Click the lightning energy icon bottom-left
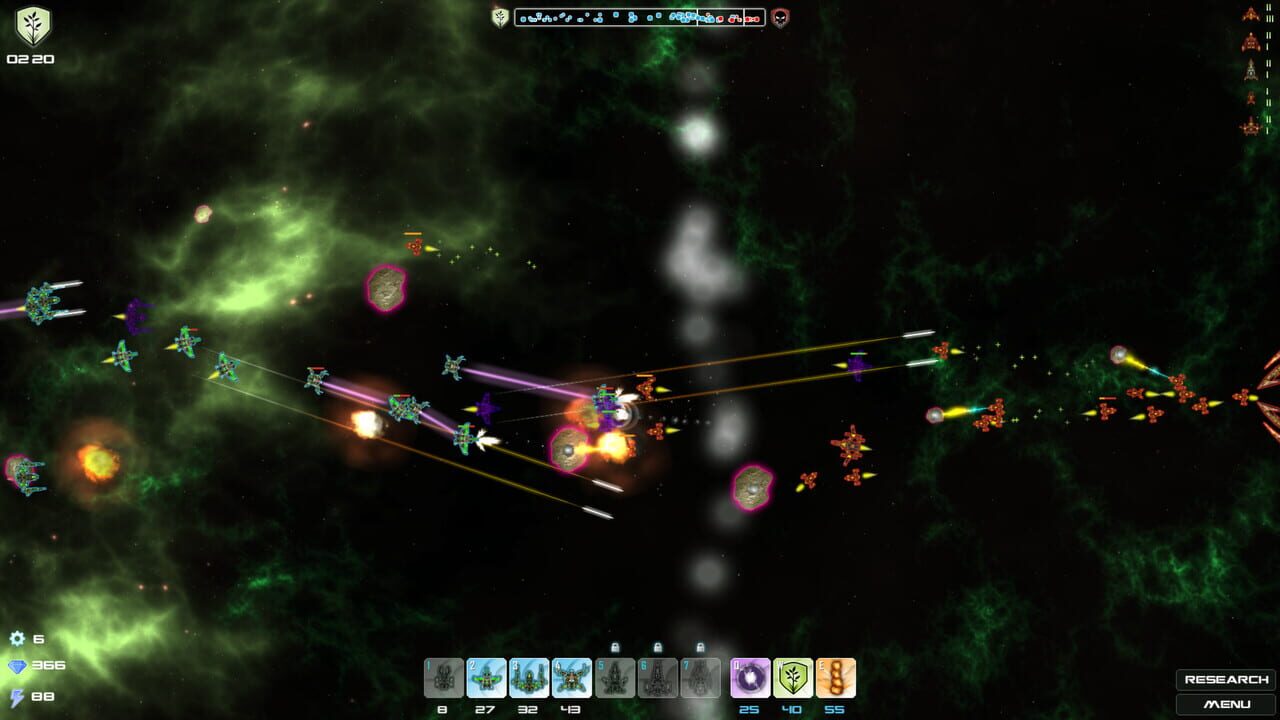1280x720 pixels. pos(15,697)
